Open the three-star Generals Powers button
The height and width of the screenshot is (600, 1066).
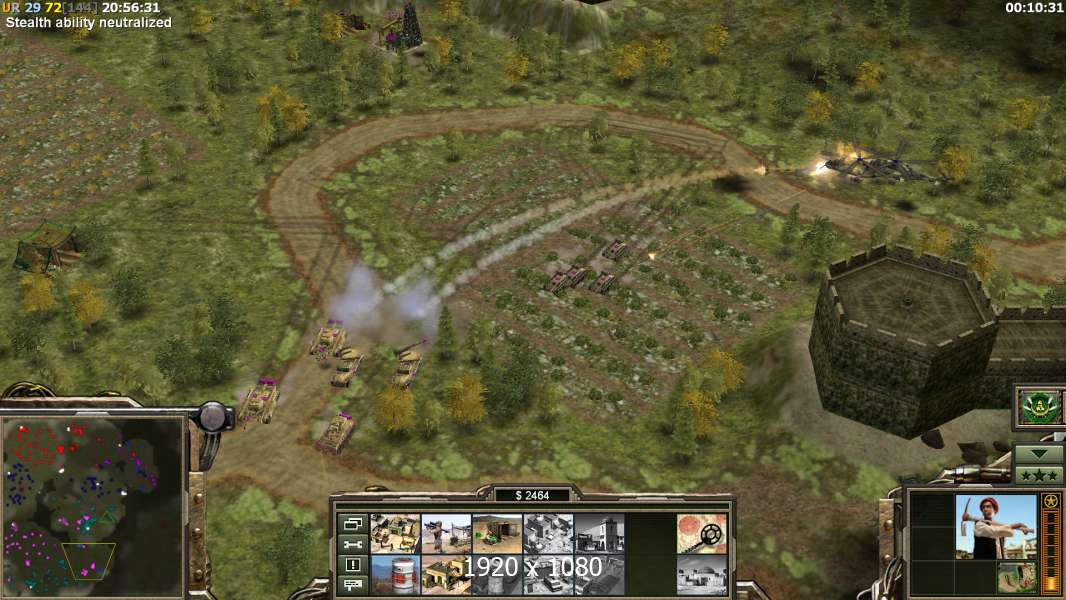(x=1039, y=474)
